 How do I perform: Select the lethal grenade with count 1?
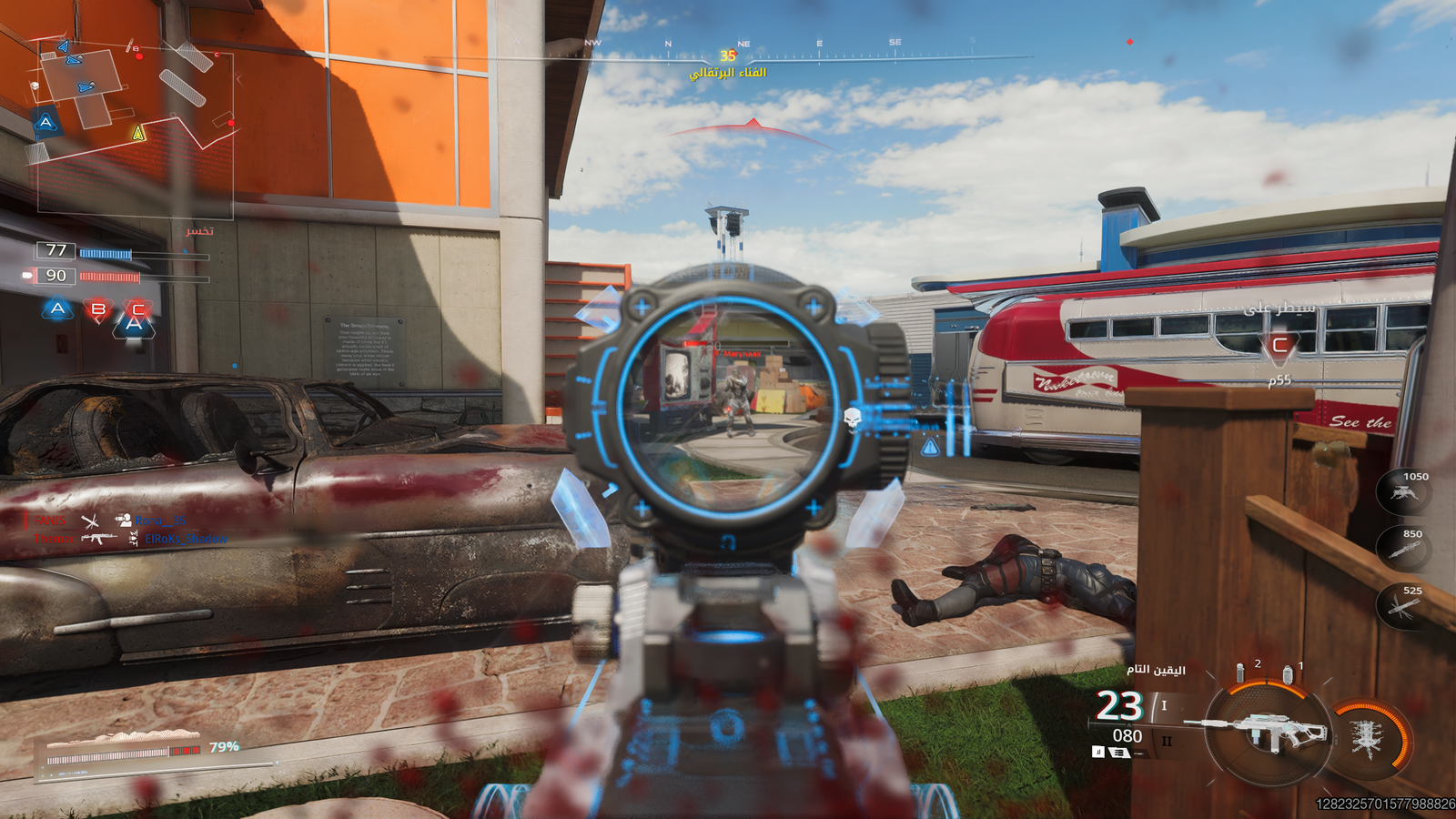click(1288, 674)
